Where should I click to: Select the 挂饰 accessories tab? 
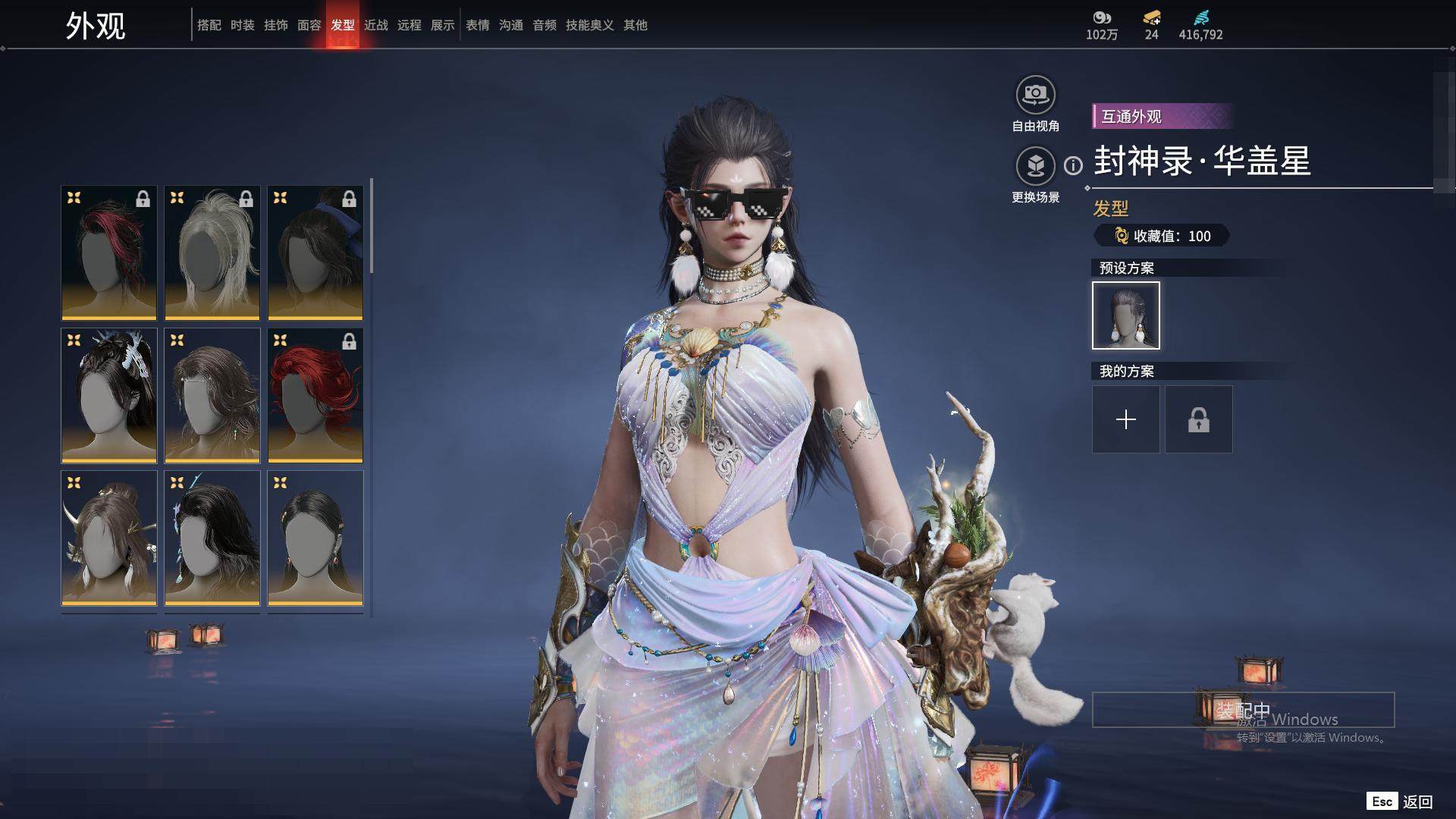275,25
